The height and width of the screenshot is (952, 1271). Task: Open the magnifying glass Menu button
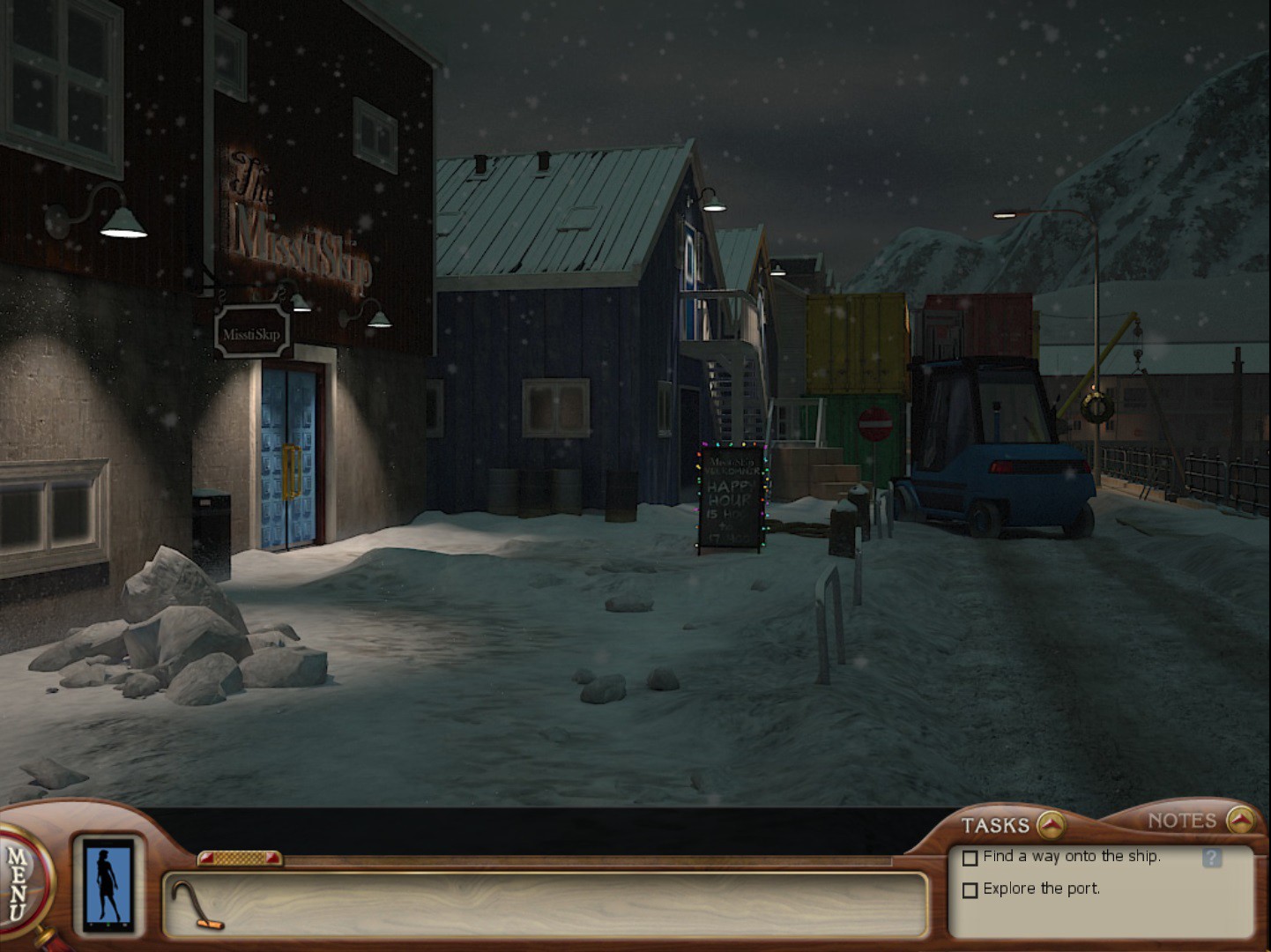point(21,883)
